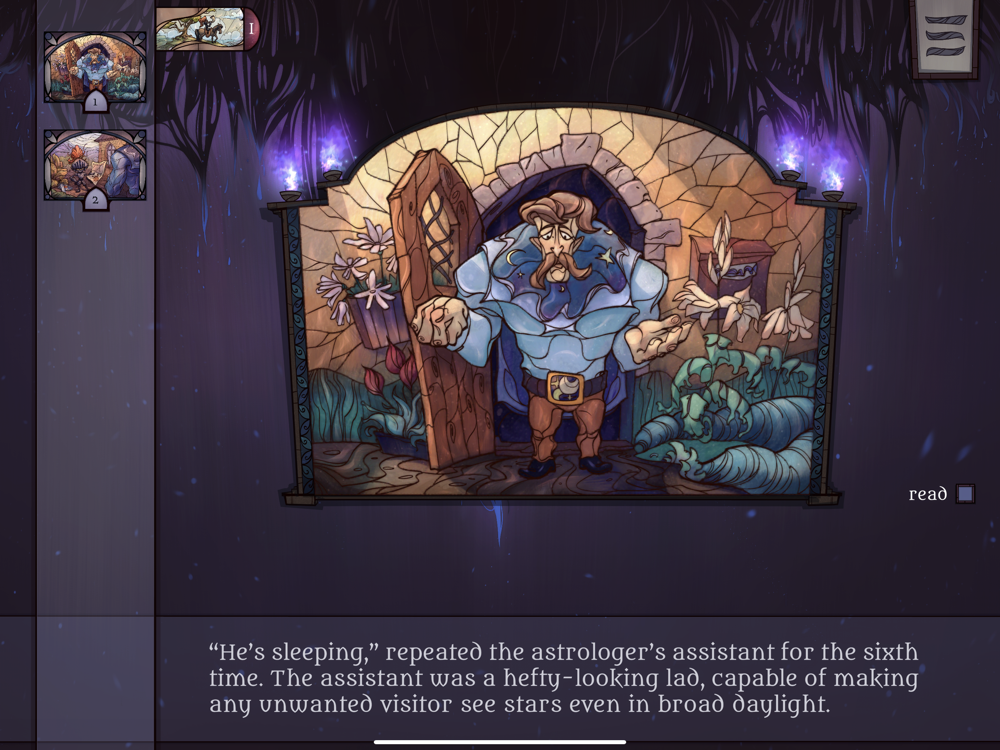
Task: Select stained glass thumbnail numbered 1
Action: click(x=95, y=68)
